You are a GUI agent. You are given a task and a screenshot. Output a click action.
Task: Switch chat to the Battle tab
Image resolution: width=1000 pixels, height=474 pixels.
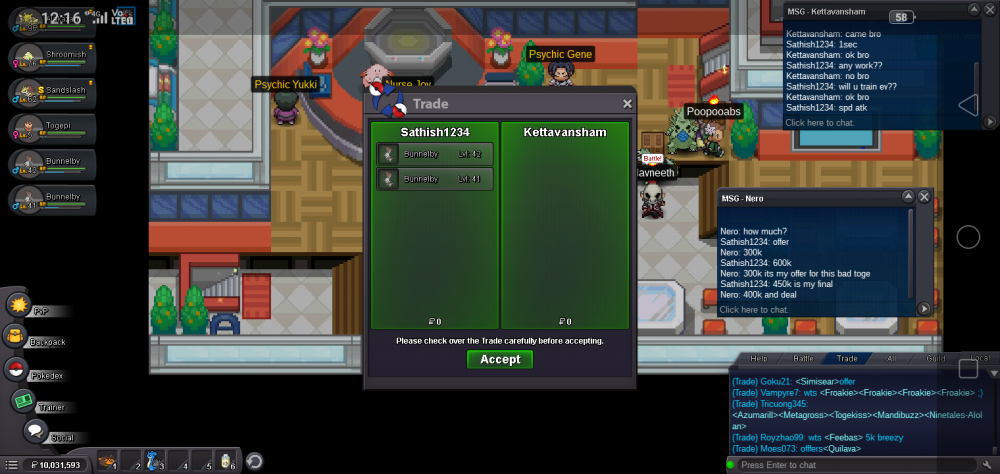pos(803,358)
